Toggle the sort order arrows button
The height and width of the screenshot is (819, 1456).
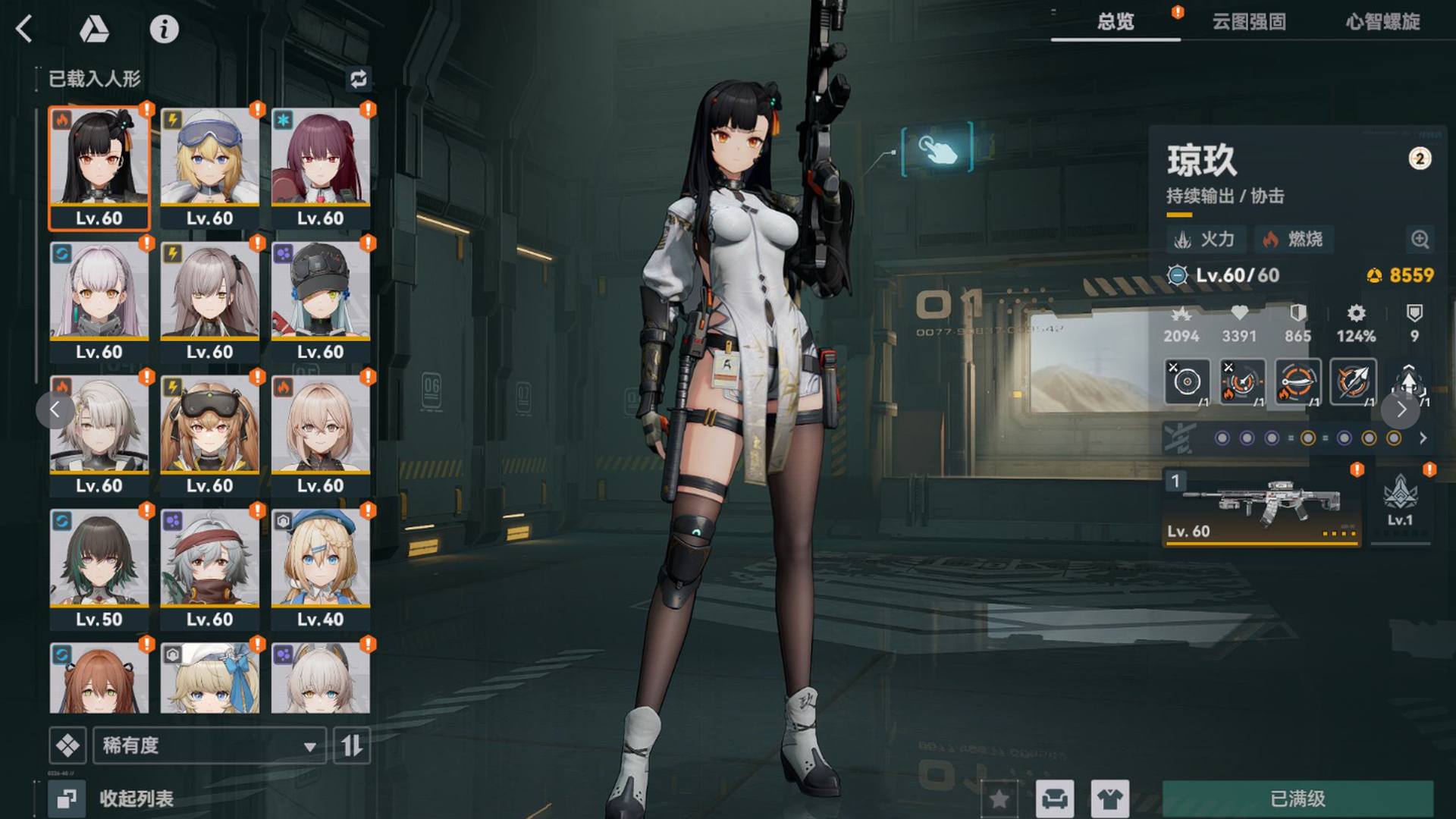tap(352, 745)
